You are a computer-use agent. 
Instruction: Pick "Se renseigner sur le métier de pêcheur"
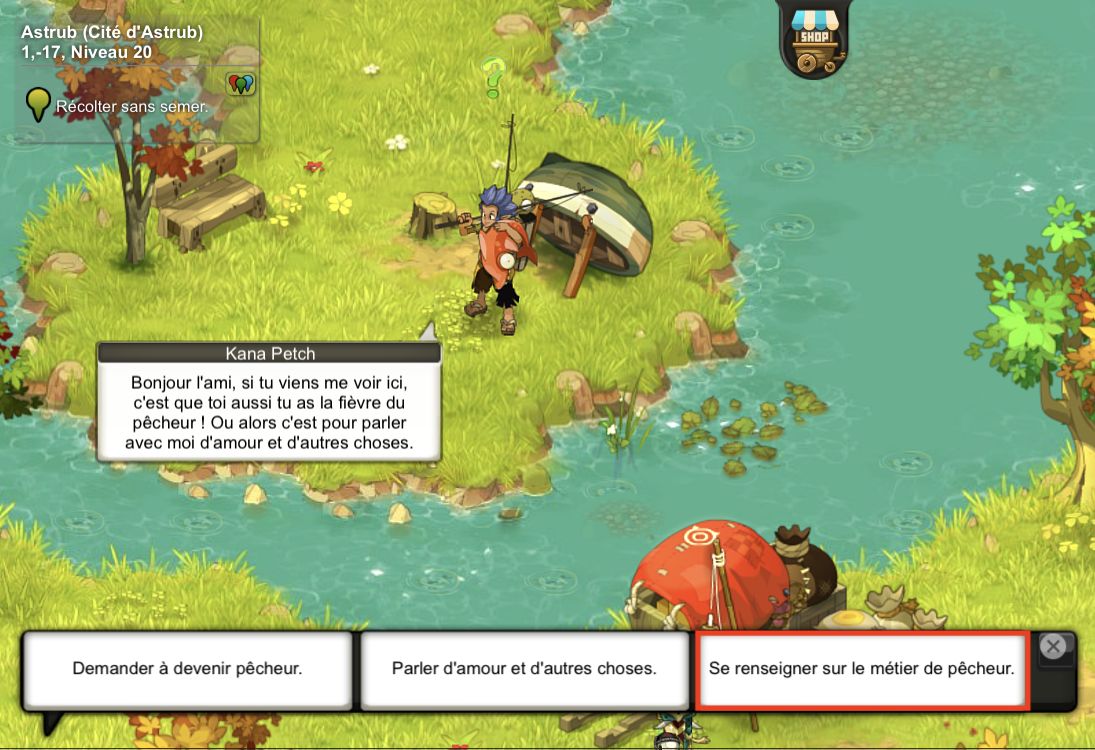pos(861,668)
